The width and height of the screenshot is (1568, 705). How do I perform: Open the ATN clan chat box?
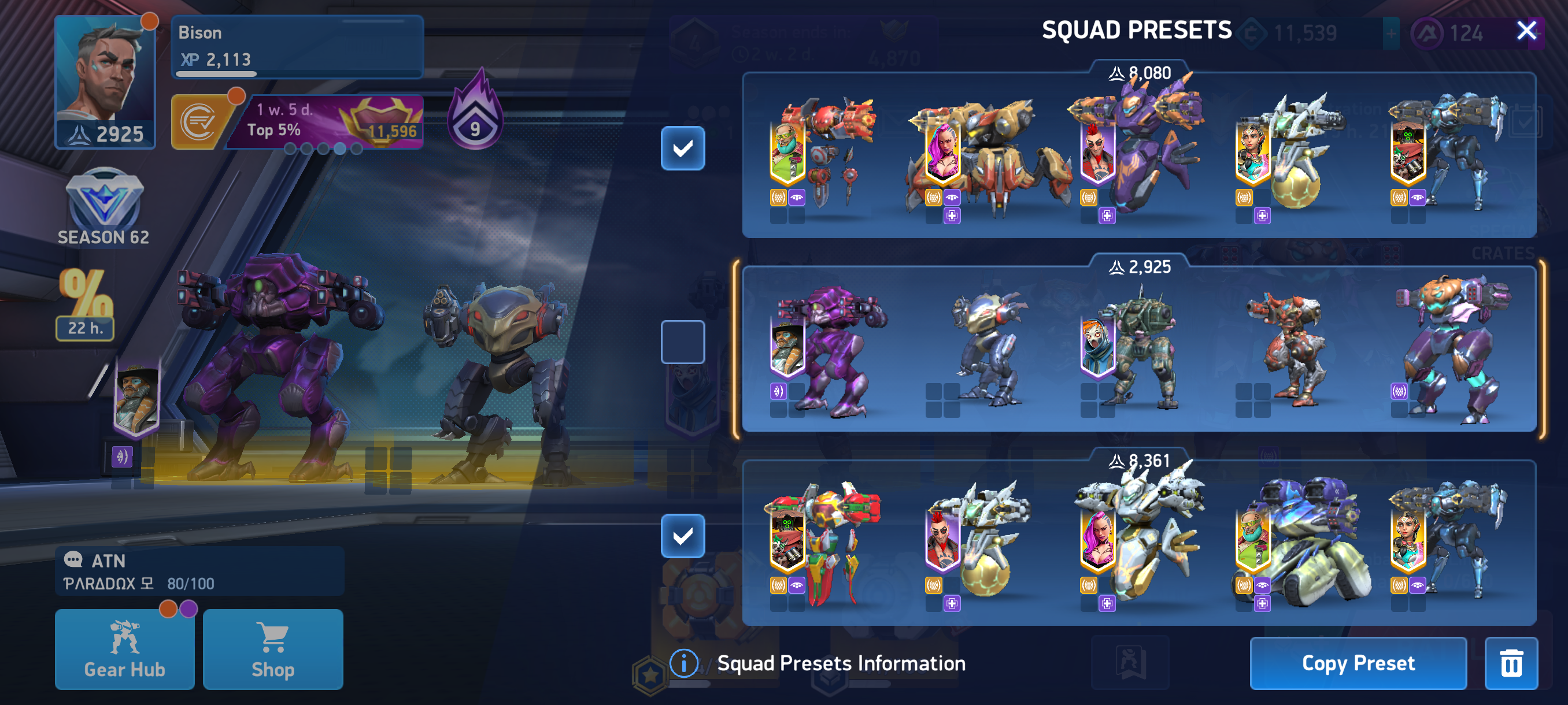pyautogui.click(x=199, y=570)
